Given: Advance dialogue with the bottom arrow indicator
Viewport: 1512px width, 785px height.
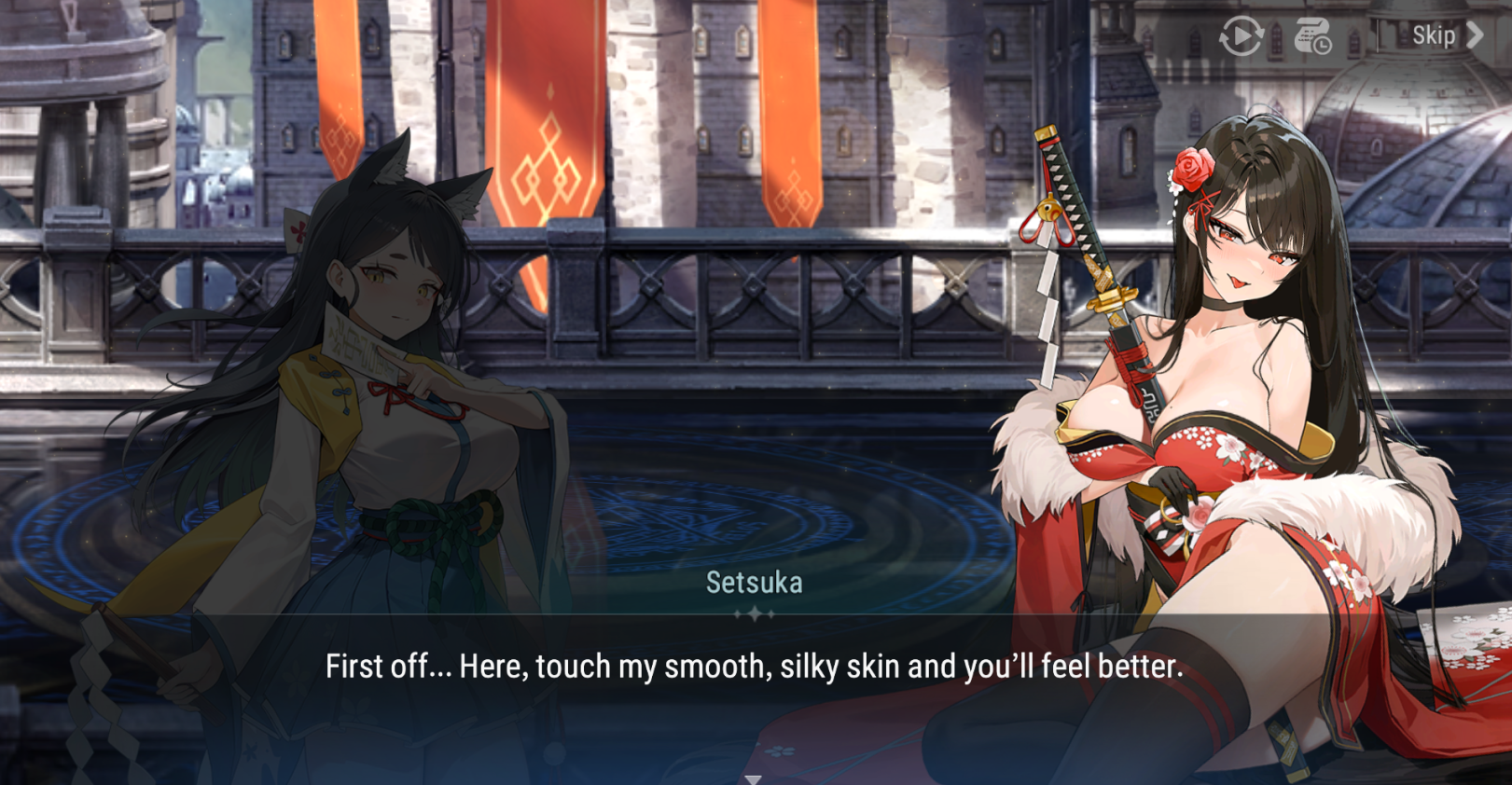Looking at the screenshot, I should (x=754, y=778).
